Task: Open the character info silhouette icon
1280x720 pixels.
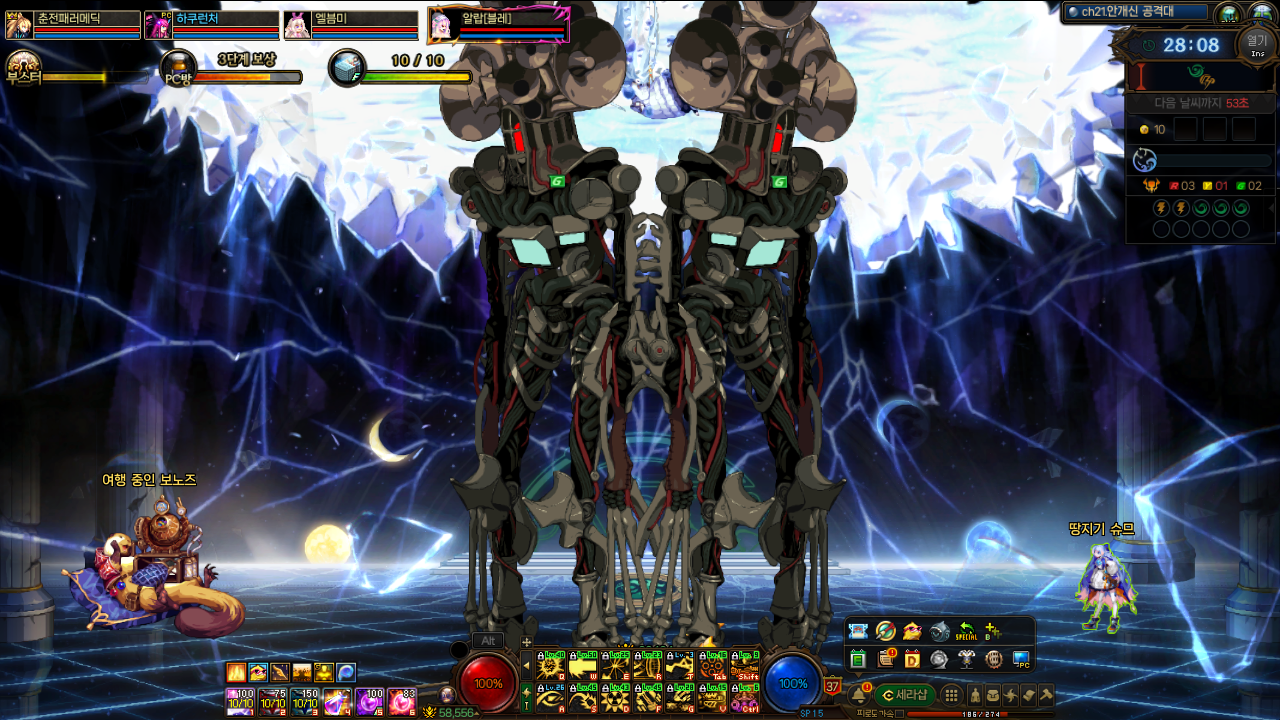Action: 975,695
